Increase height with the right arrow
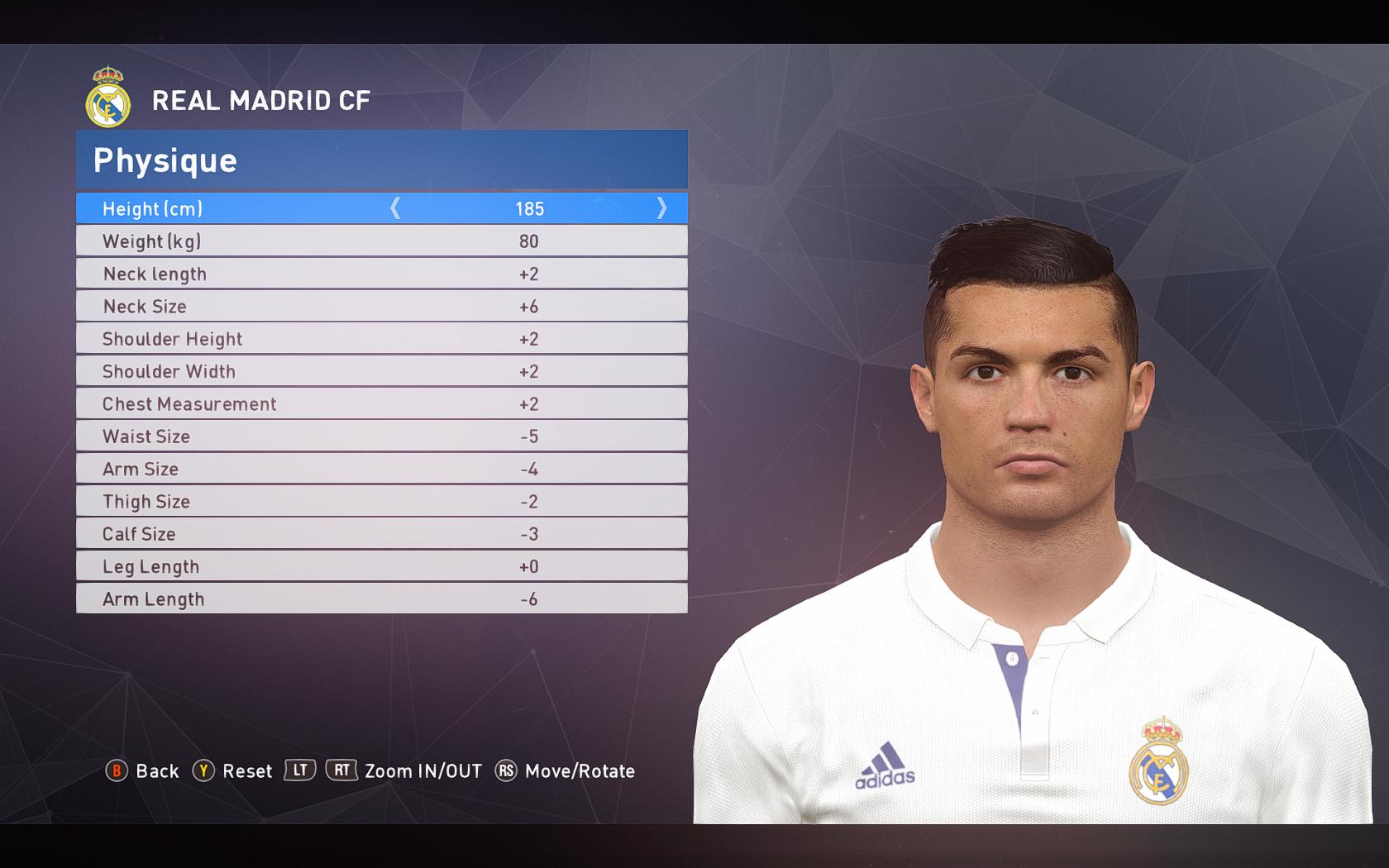 tap(661, 208)
